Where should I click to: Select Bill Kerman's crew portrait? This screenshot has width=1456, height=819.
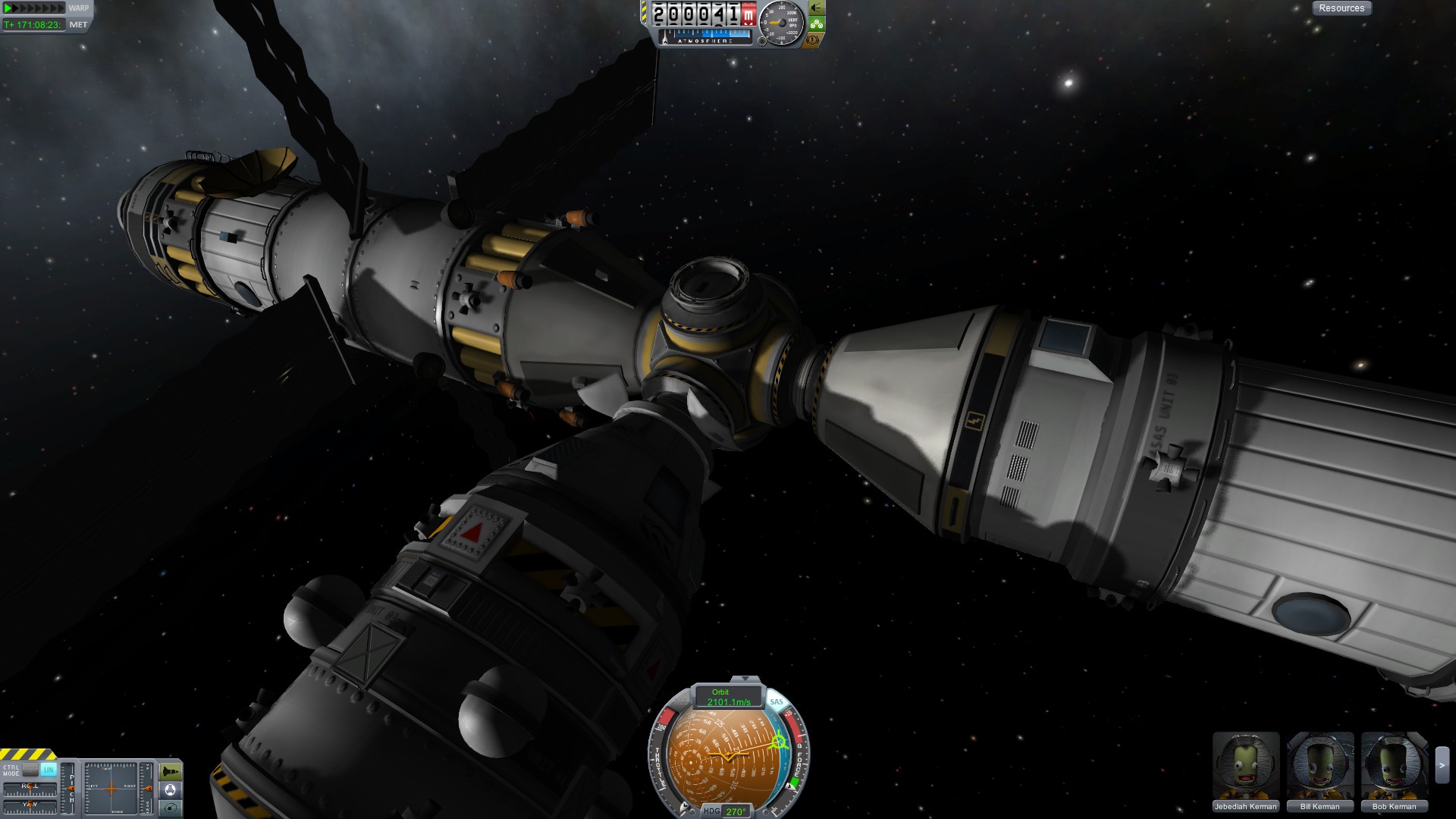coord(1319,766)
